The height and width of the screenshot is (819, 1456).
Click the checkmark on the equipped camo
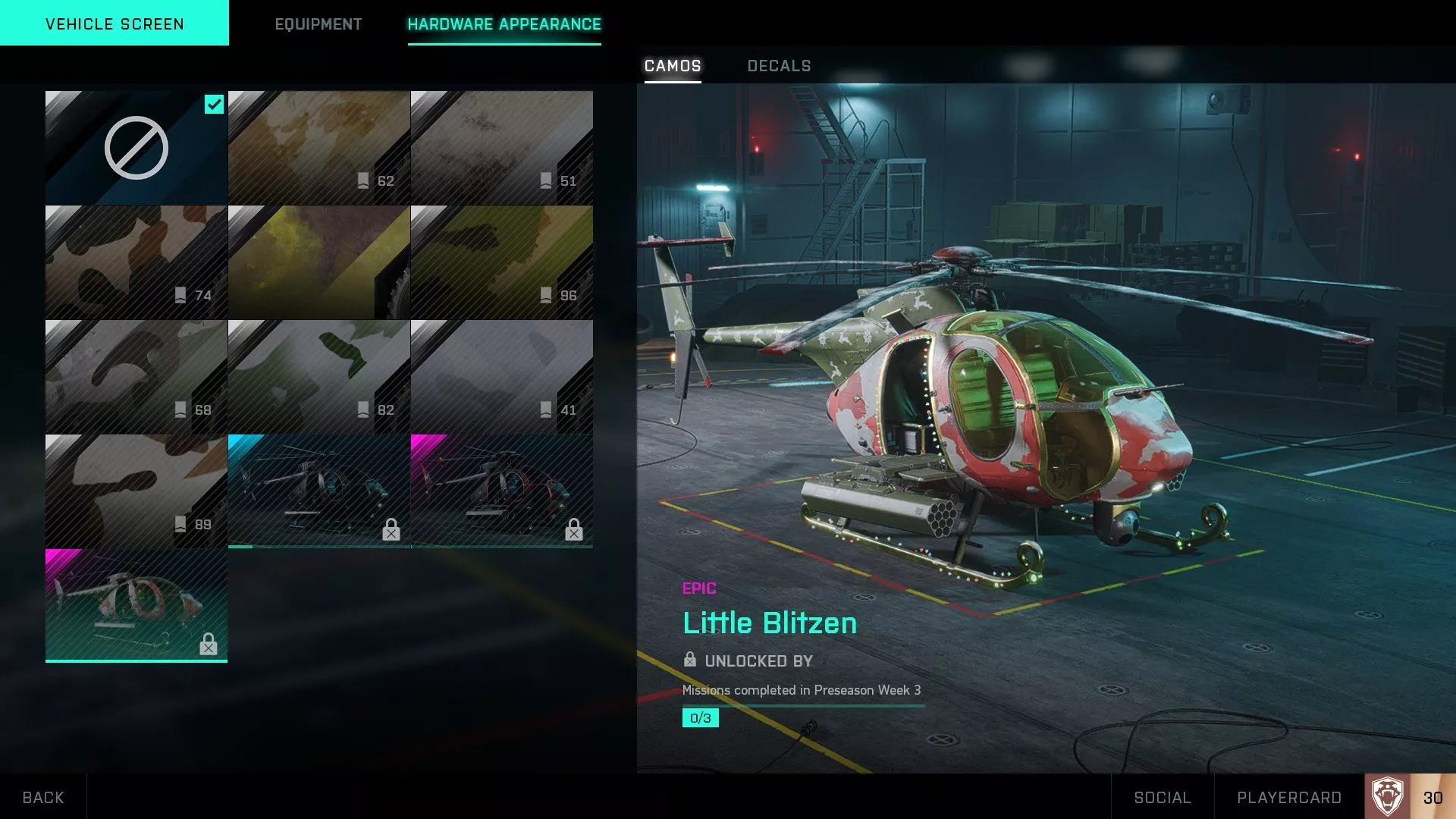214,105
